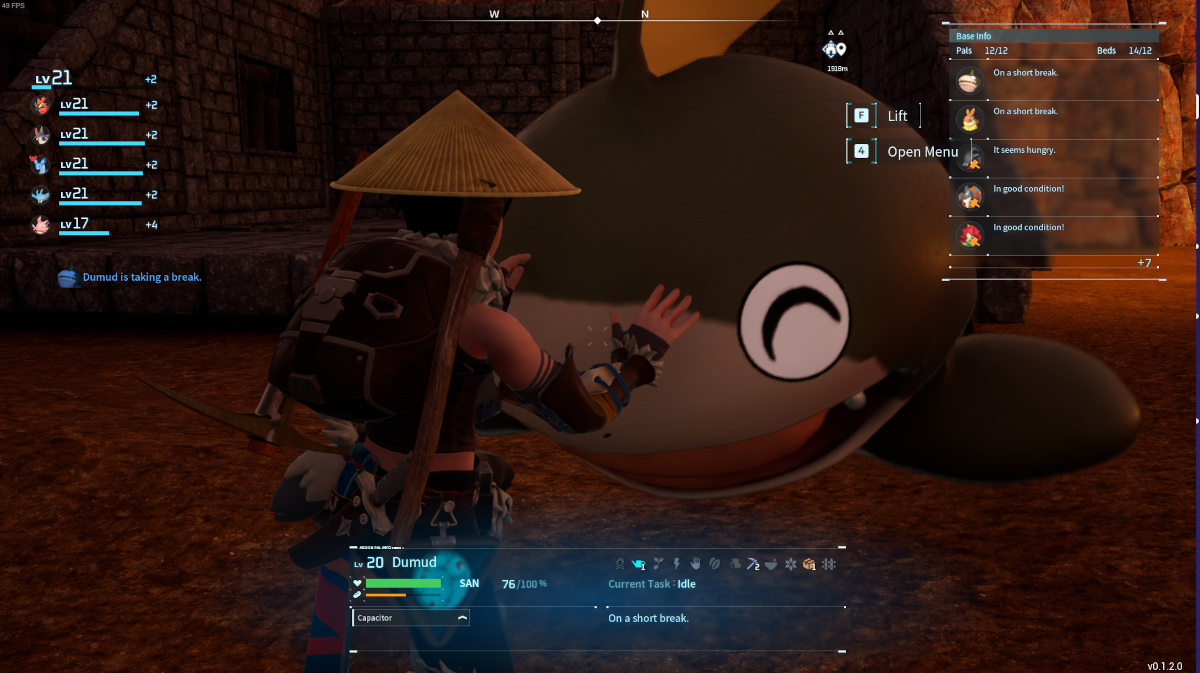This screenshot has width=1200, height=673.
Task: Expand the +7 remaining base pals
Action: tap(1144, 263)
